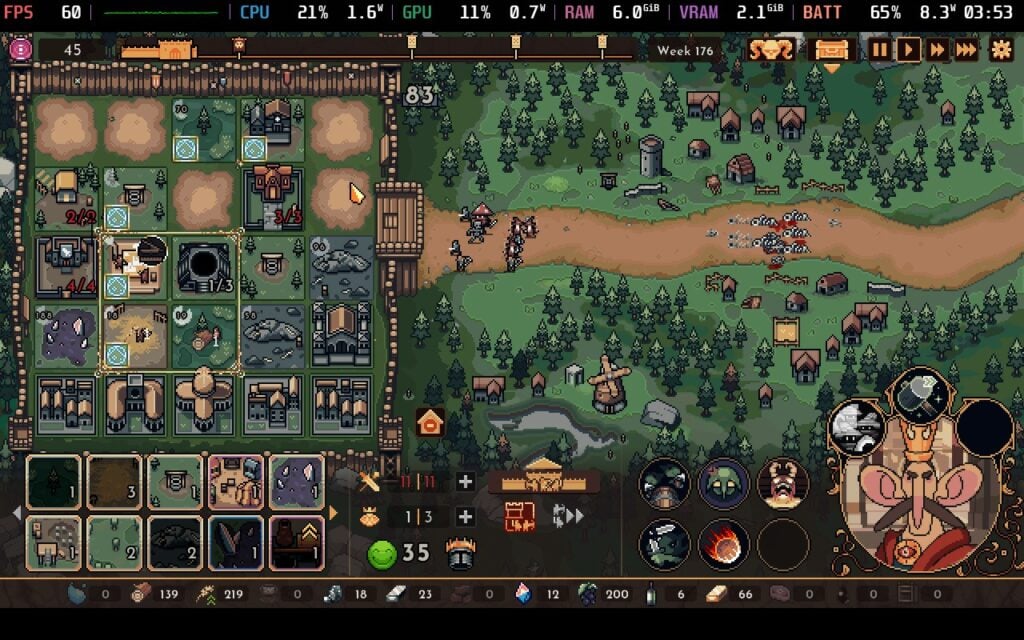The width and height of the screenshot is (1024, 640).
Task: Pause the game
Action: (879, 50)
